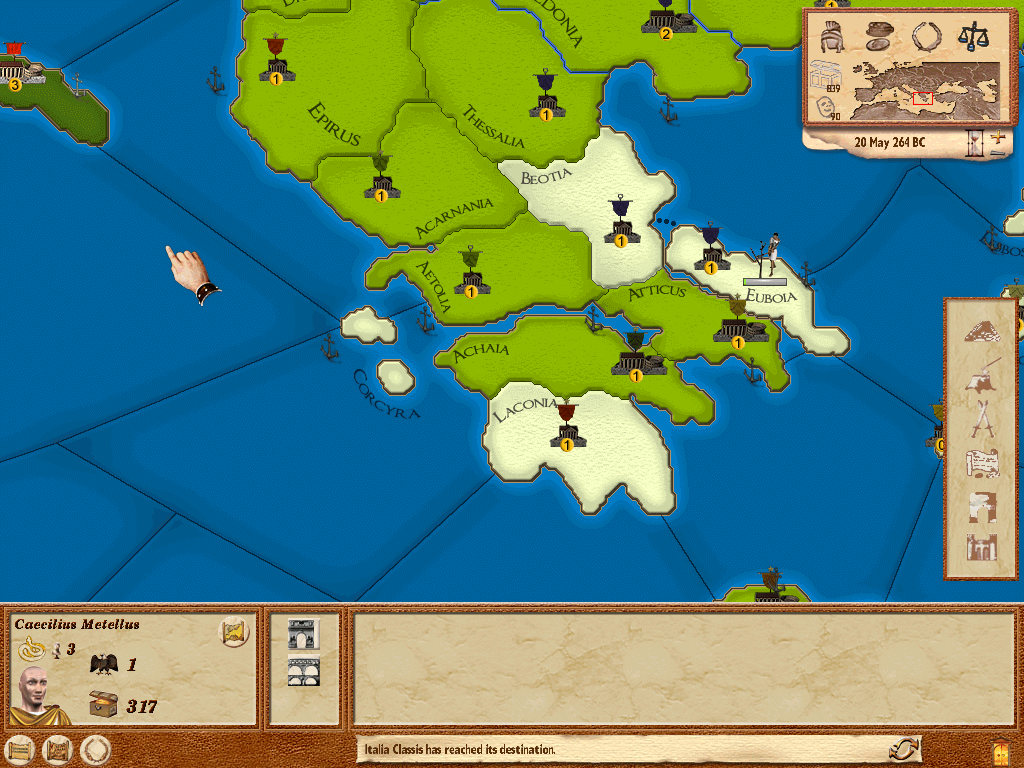Select the triumphal arch build icon

point(303,634)
